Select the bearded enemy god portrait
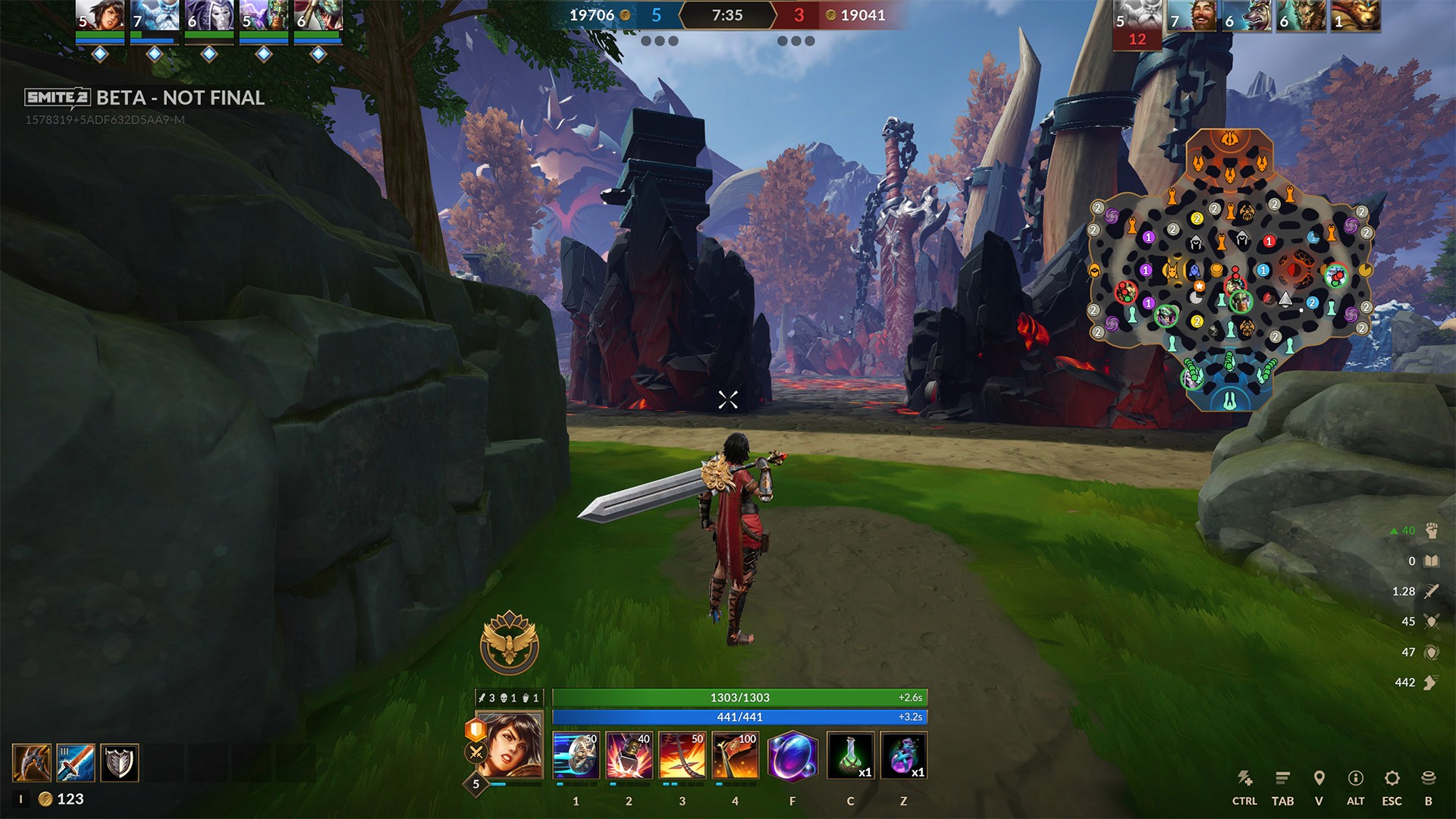This screenshot has width=1456, height=819. pos(1194,15)
